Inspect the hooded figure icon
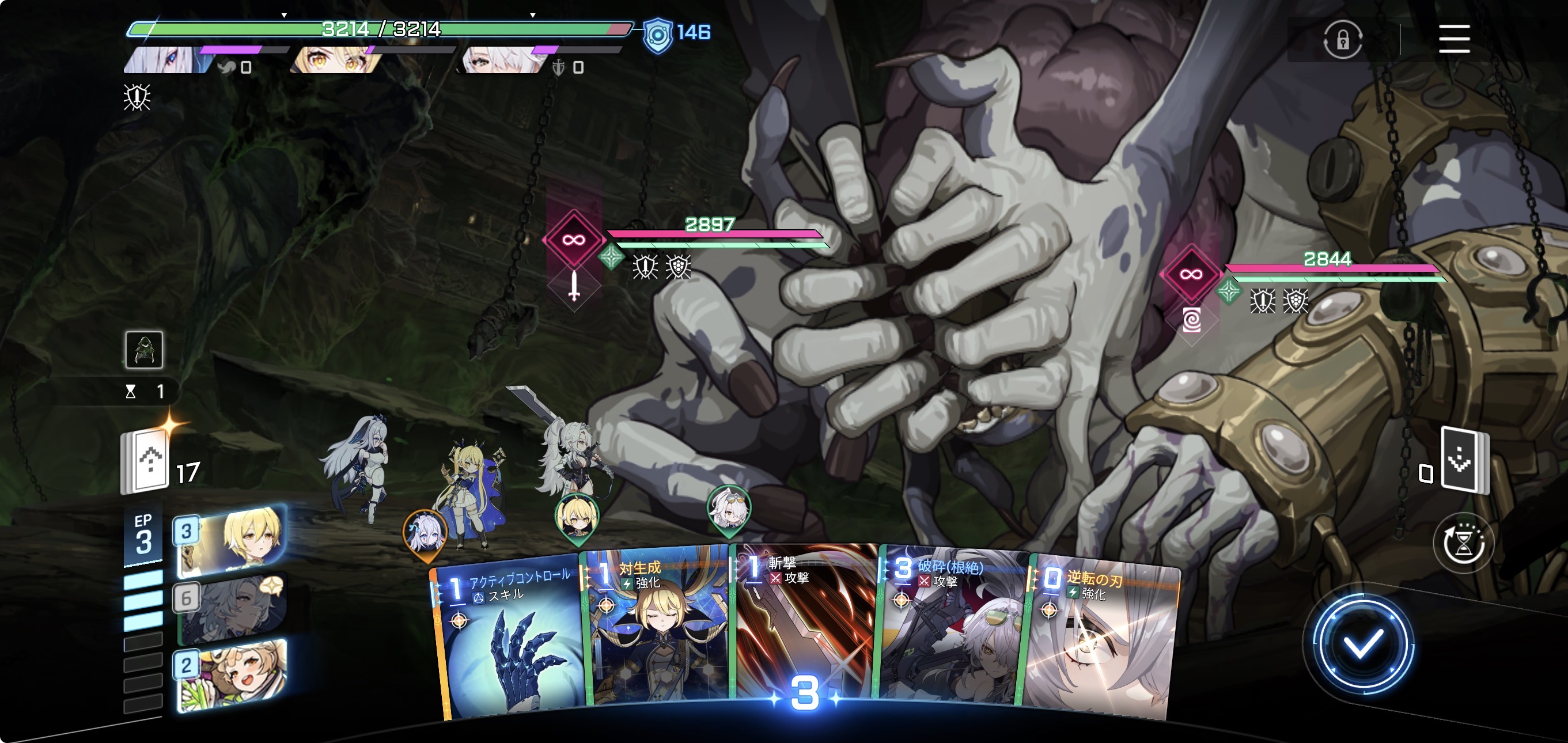 coord(143,350)
